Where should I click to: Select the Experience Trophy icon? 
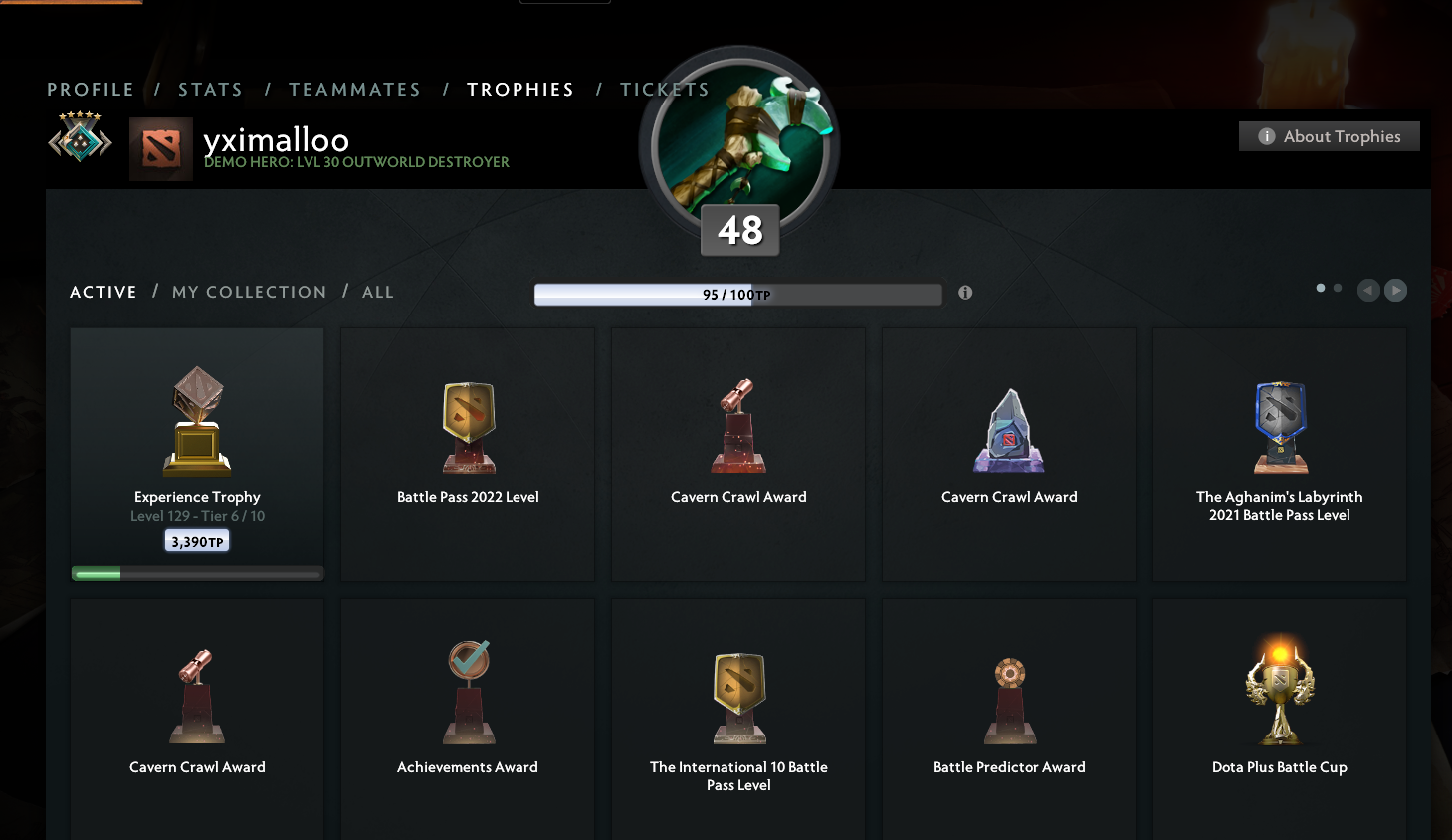196,420
